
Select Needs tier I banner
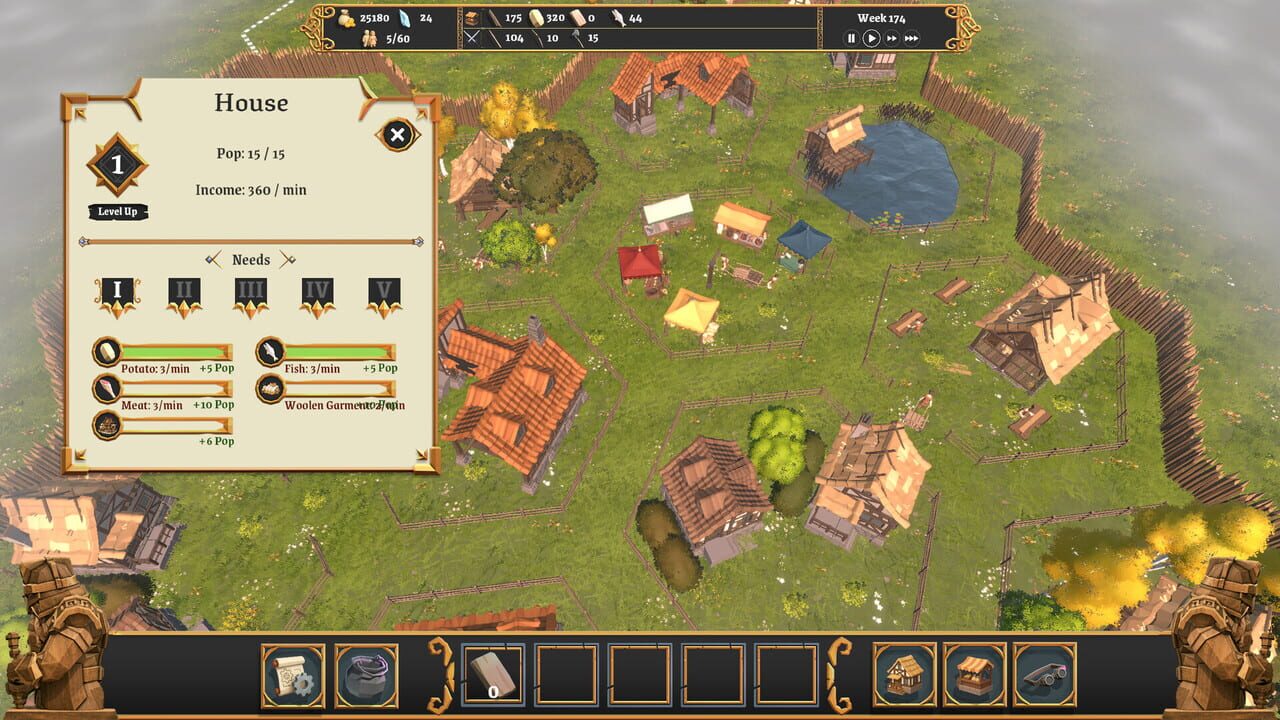click(117, 292)
